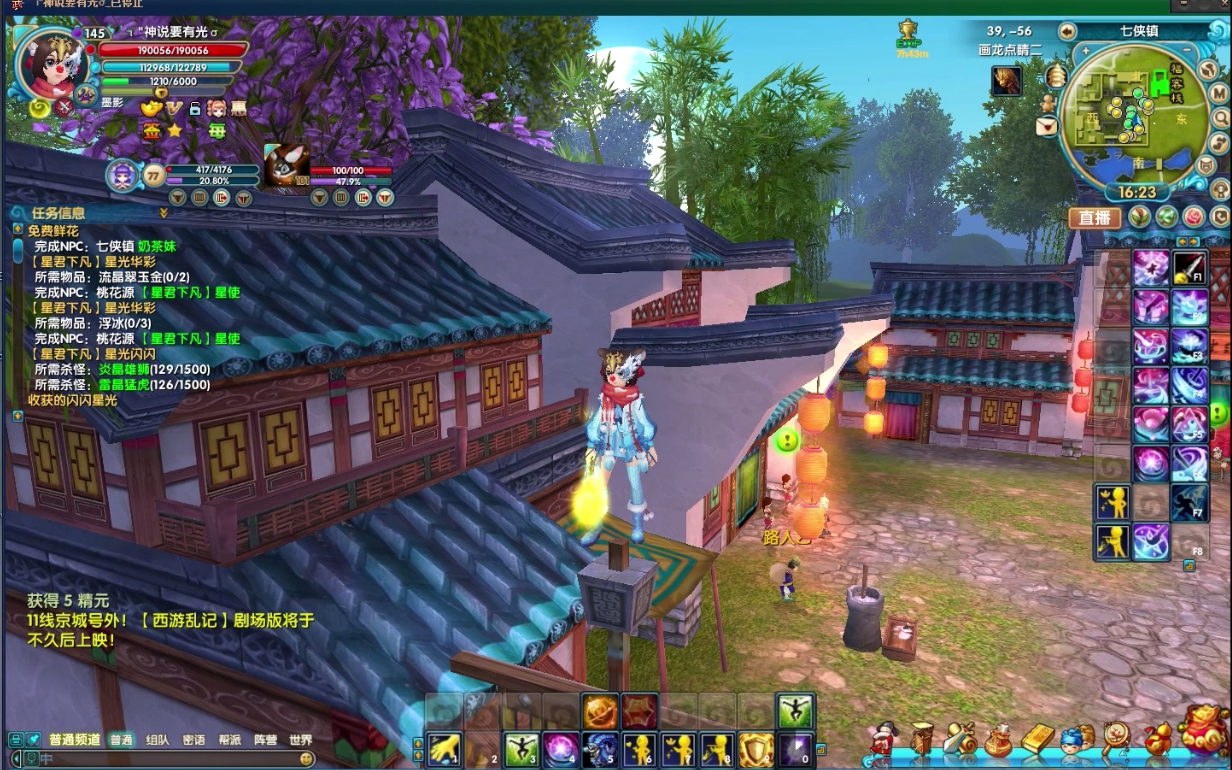Viewport: 1232px width, 770px height.
Task: Open the mail envelope icon
Action: pyautogui.click(x=1046, y=127)
